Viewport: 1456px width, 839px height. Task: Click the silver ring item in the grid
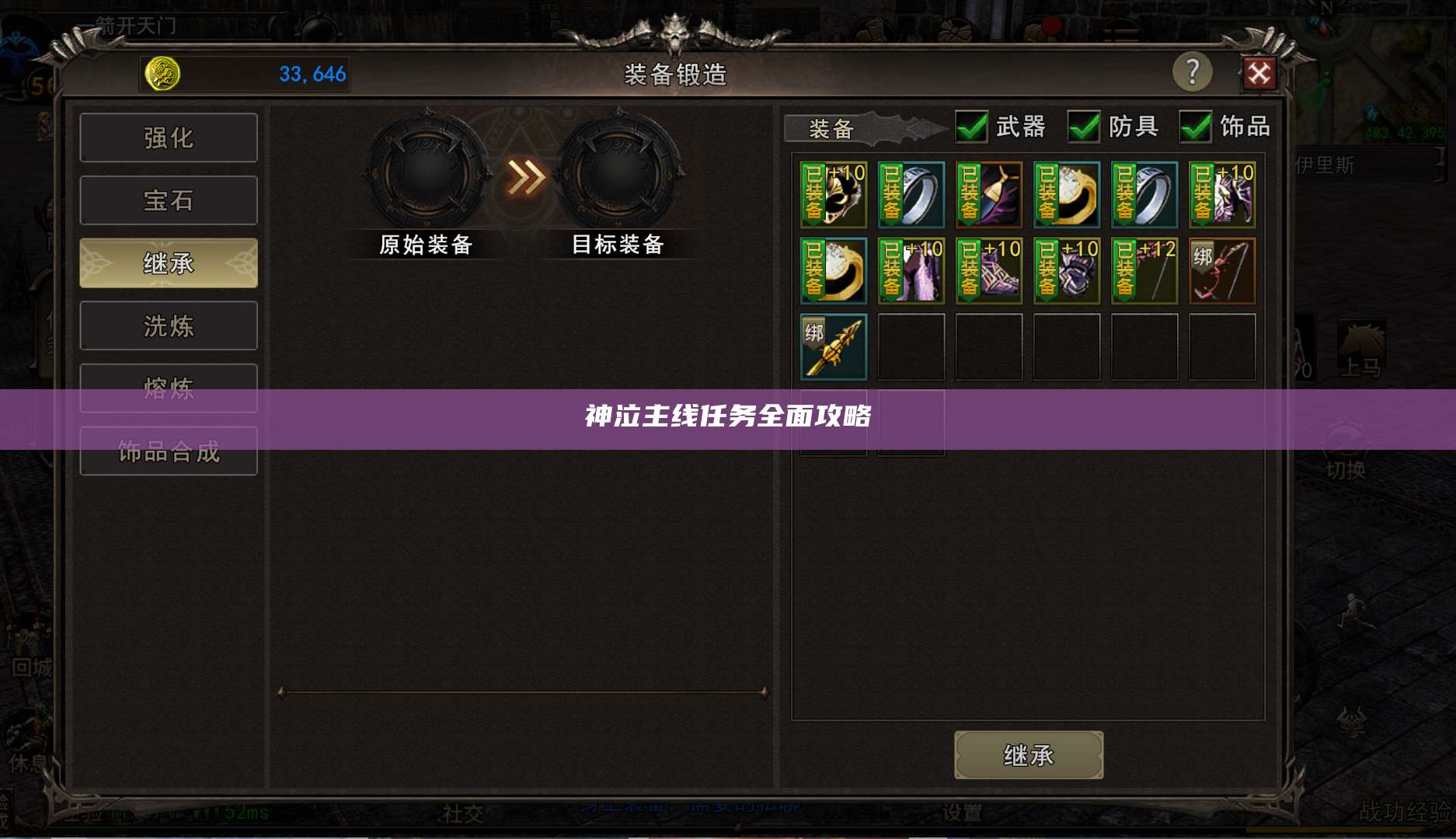click(911, 194)
